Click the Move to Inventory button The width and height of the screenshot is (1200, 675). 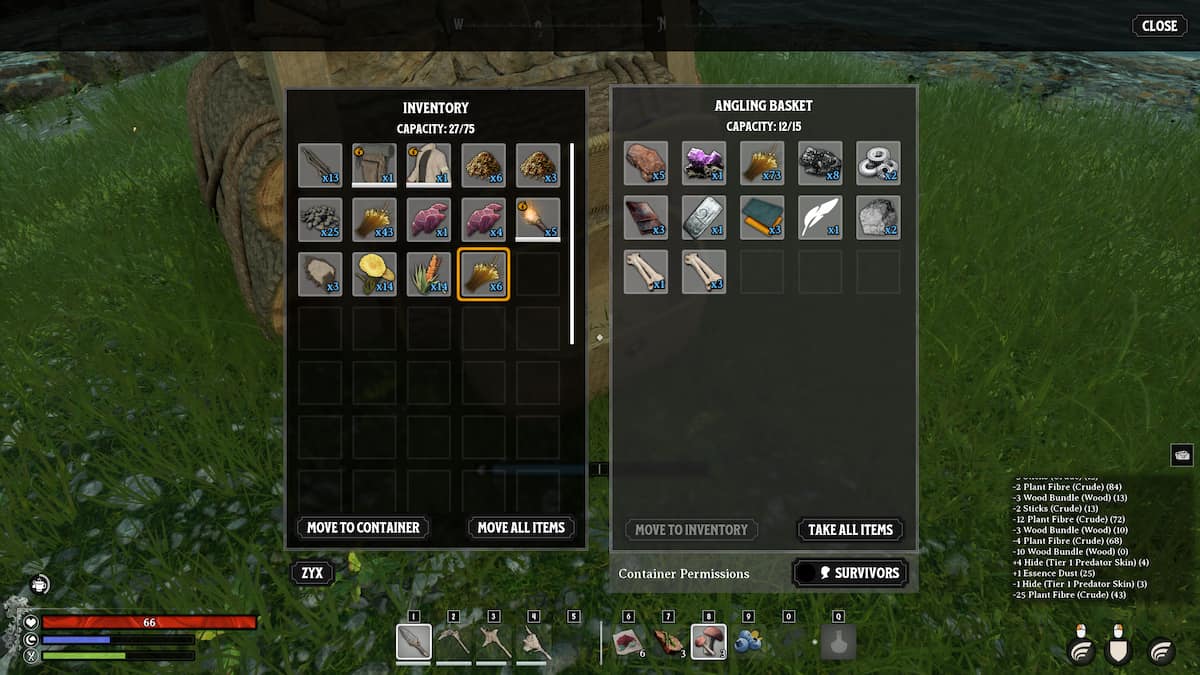pyautogui.click(x=691, y=530)
